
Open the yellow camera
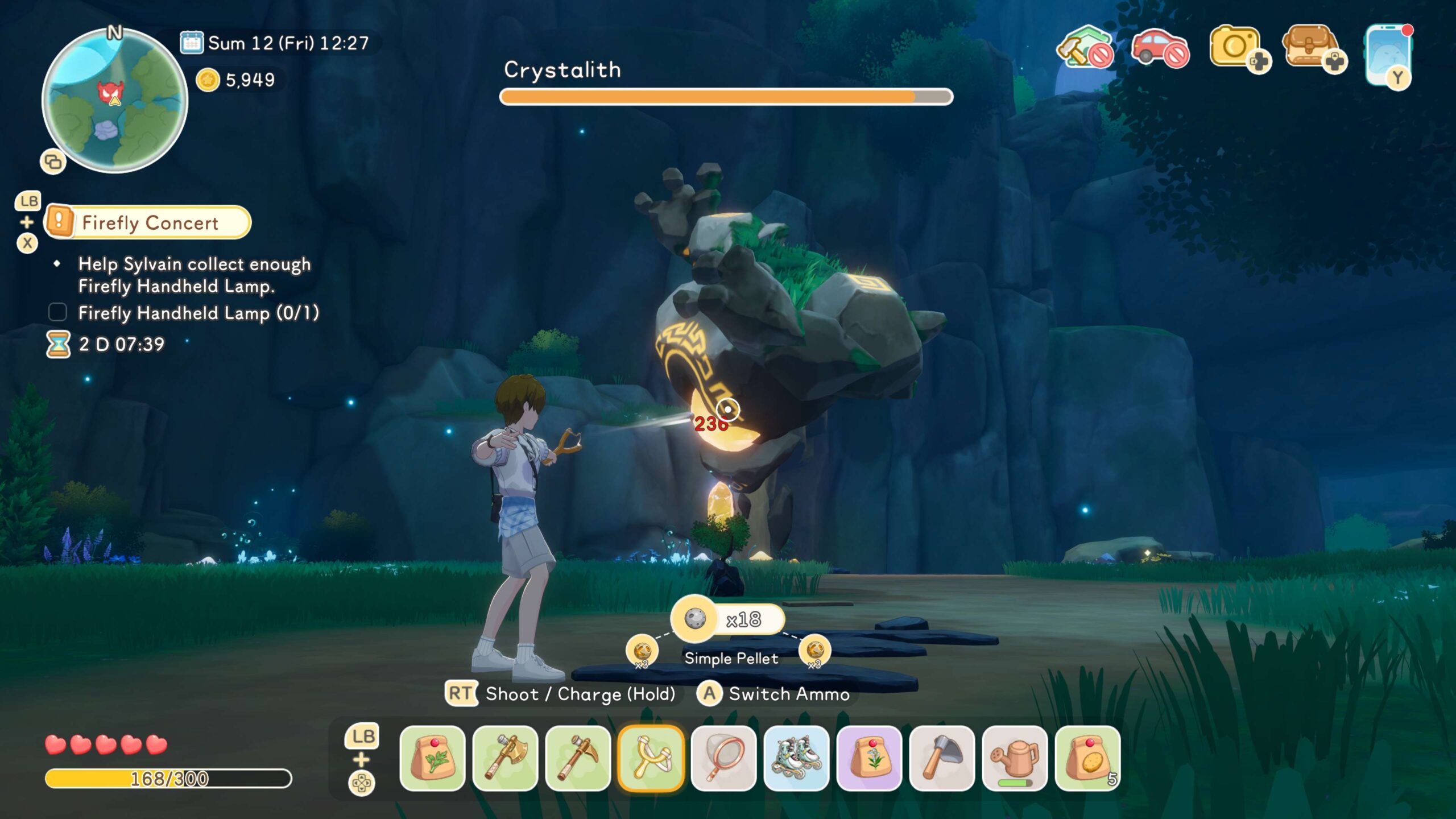pos(1235,47)
